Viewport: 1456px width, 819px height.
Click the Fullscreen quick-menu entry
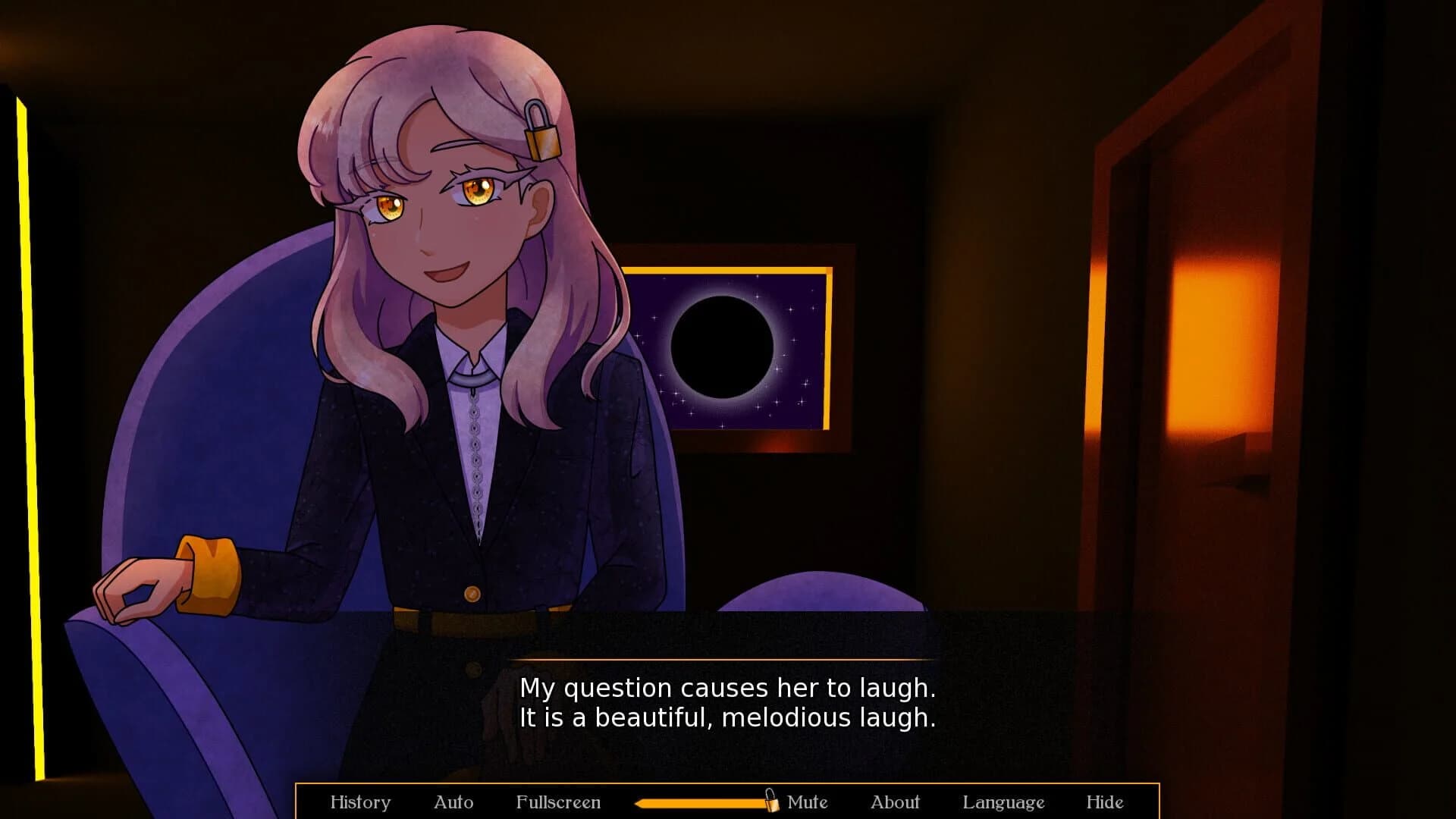559,802
